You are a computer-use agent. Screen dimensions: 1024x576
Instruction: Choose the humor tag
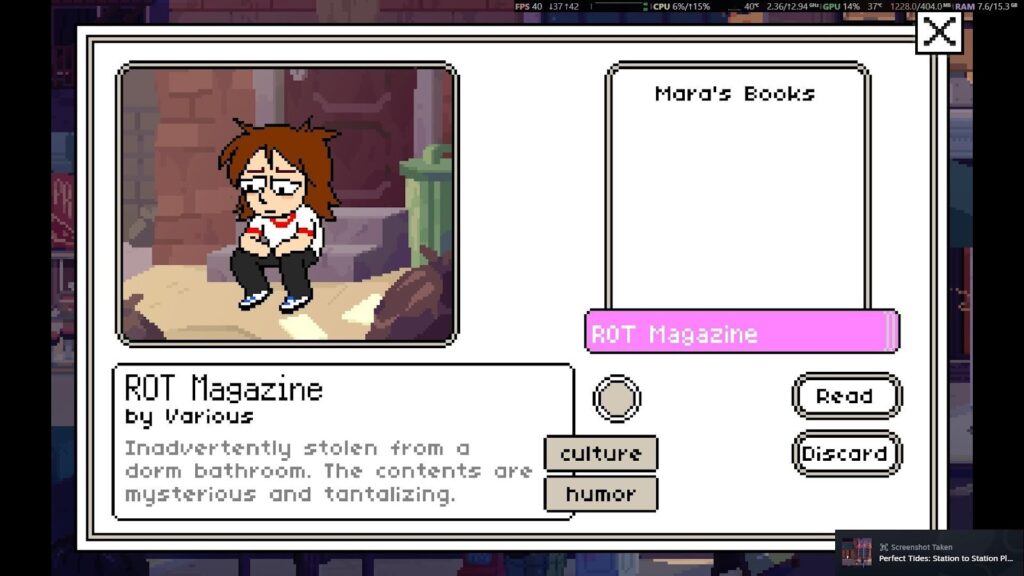(x=601, y=494)
